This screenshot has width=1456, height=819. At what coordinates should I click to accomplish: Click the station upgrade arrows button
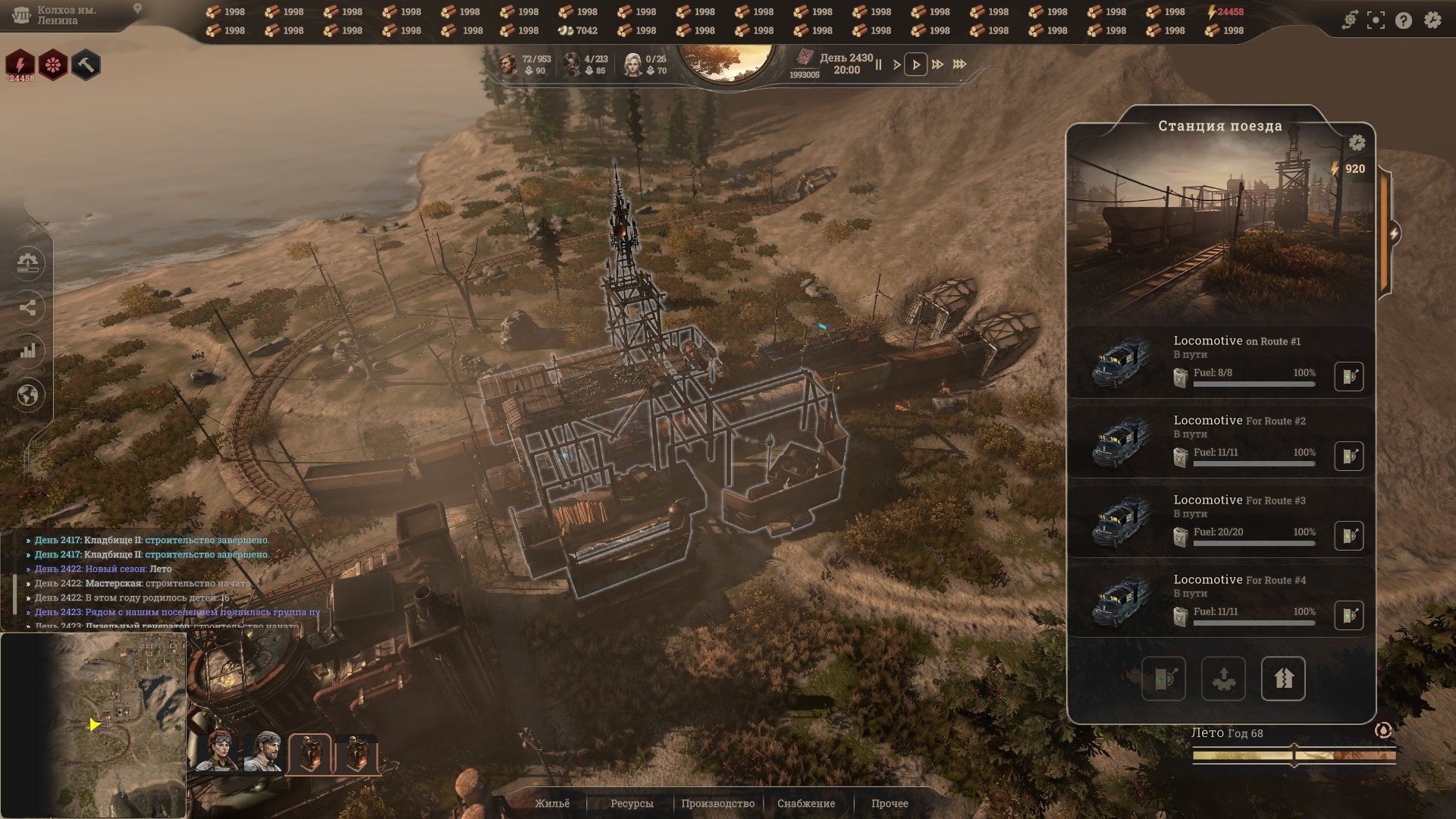point(1282,679)
